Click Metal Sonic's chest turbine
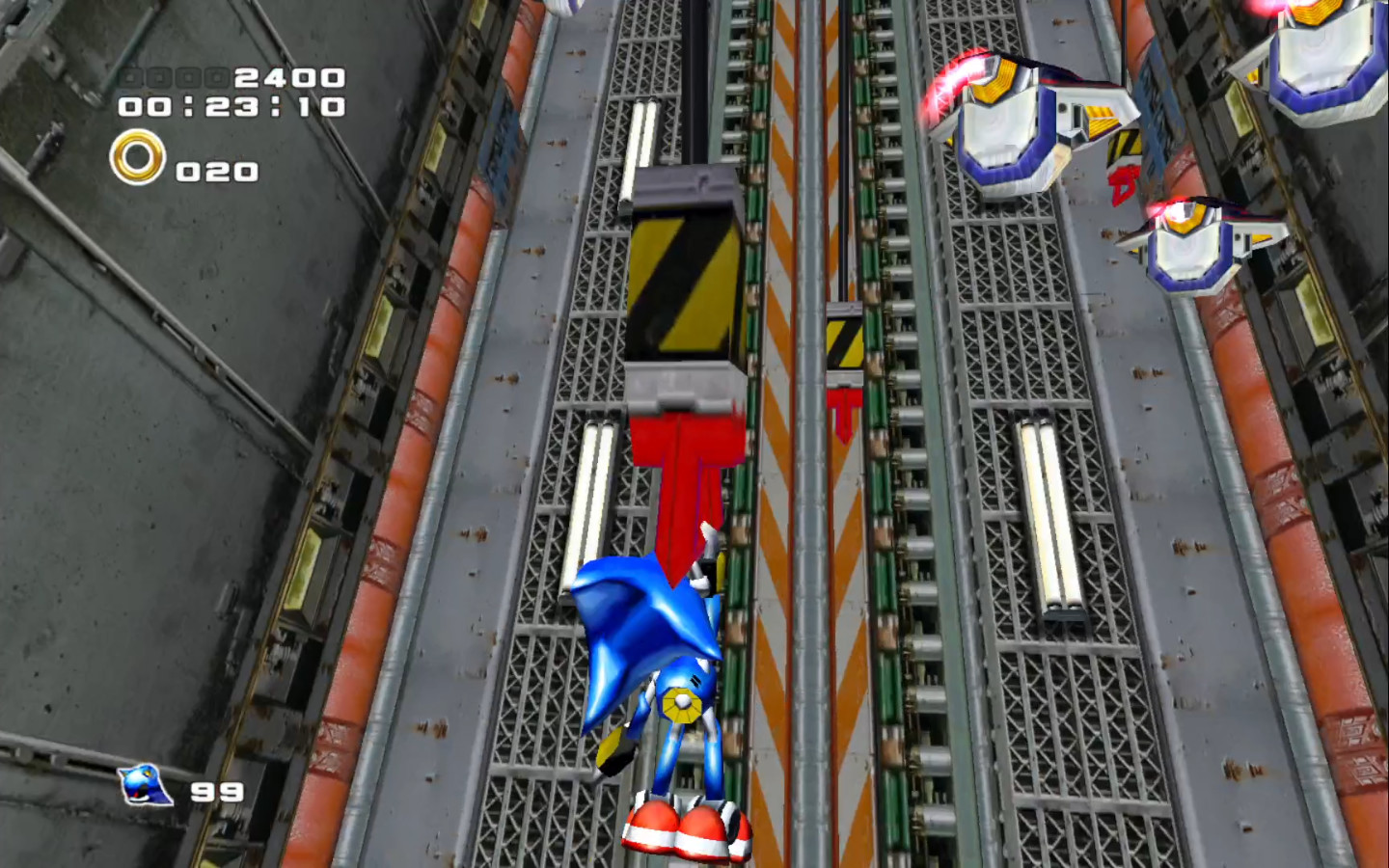This screenshot has width=1389, height=868. [x=685, y=704]
